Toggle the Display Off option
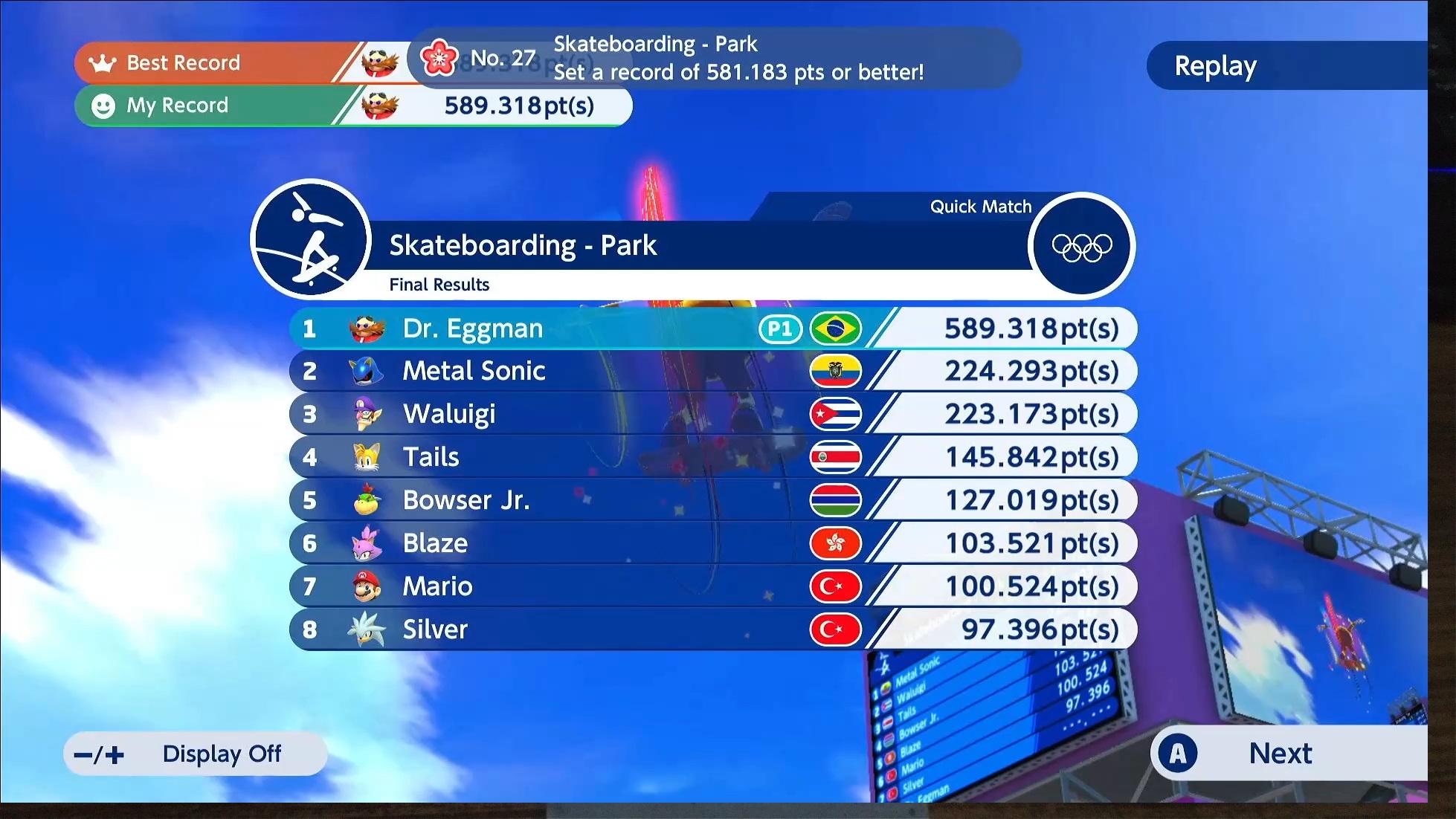Image resolution: width=1456 pixels, height=819 pixels. 196,754
